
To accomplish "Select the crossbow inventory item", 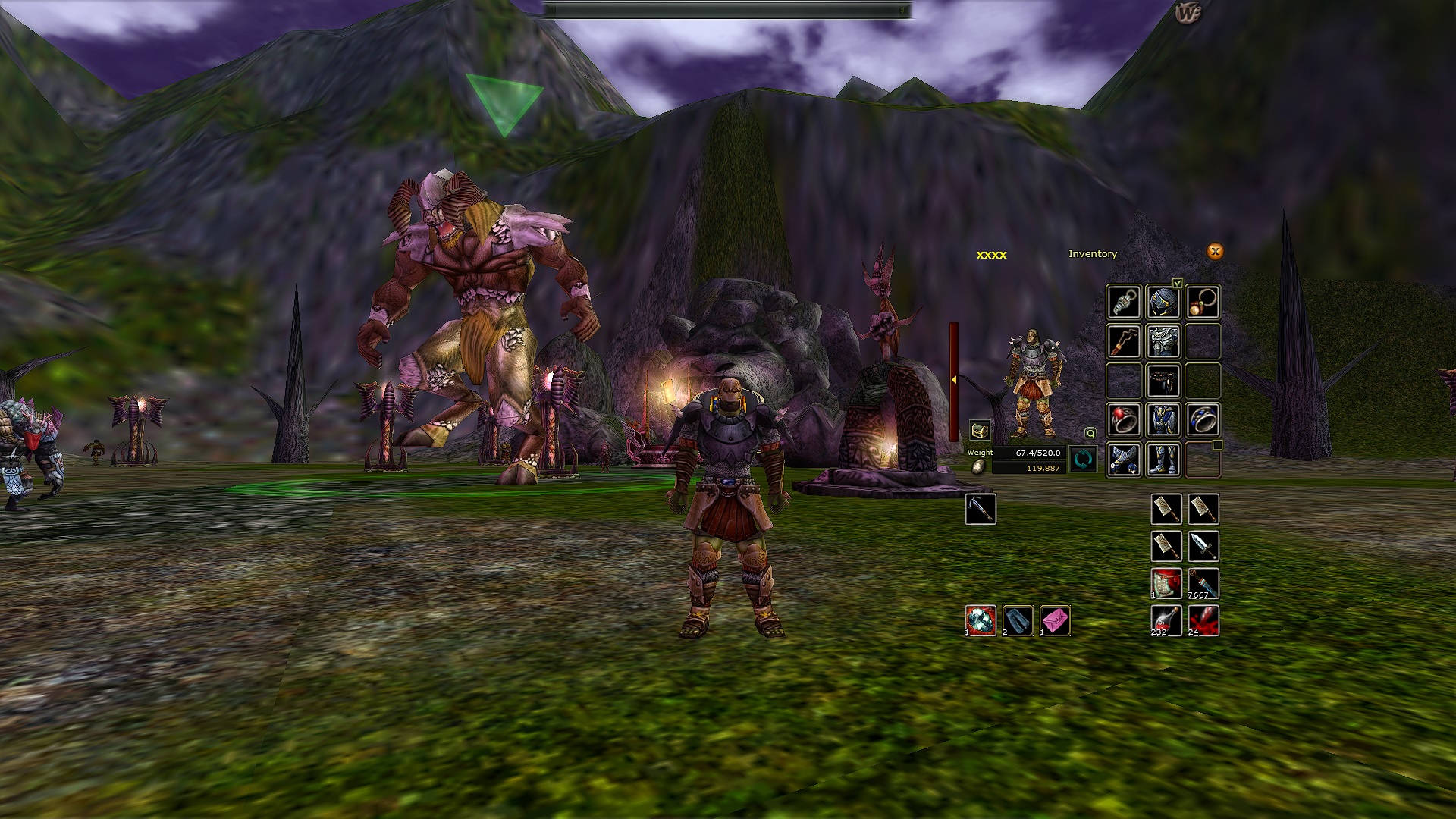I will (x=981, y=509).
